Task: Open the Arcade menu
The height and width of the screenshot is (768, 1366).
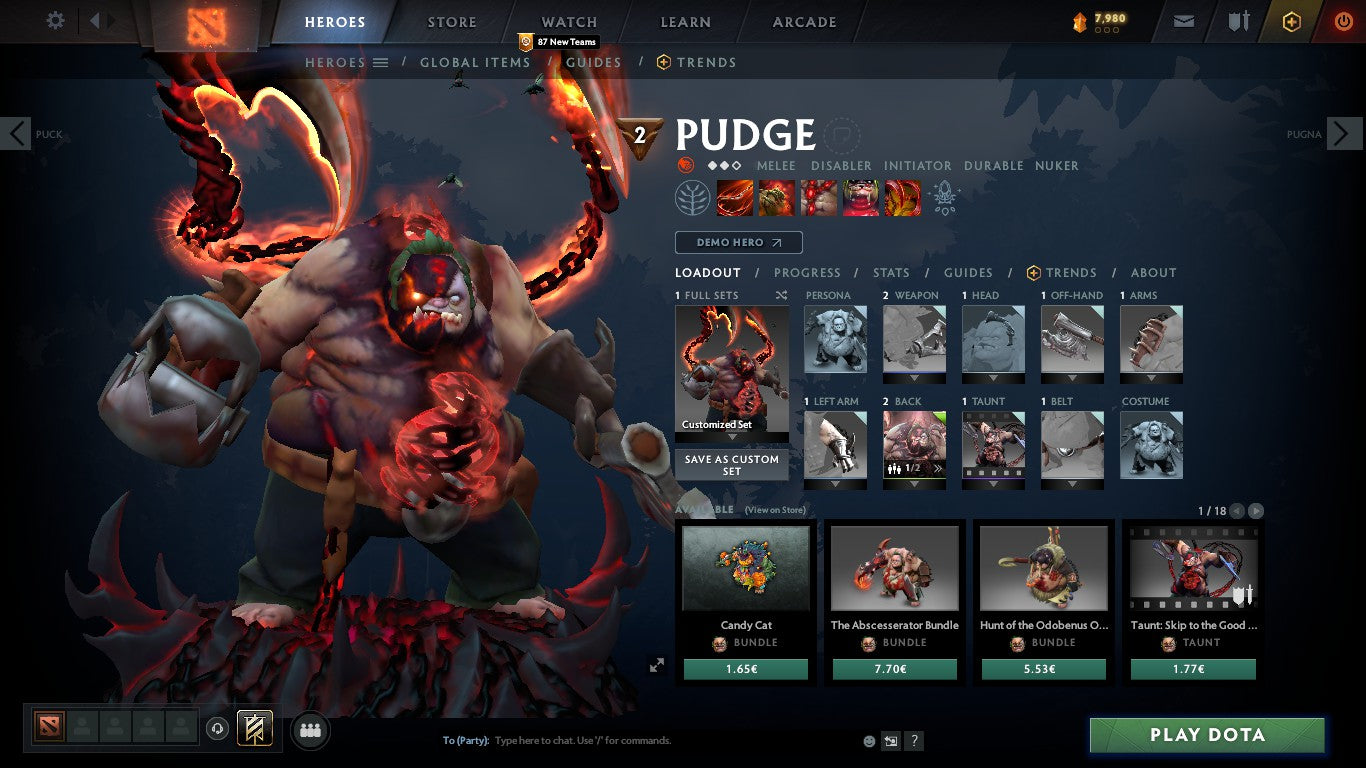Action: 803,21
